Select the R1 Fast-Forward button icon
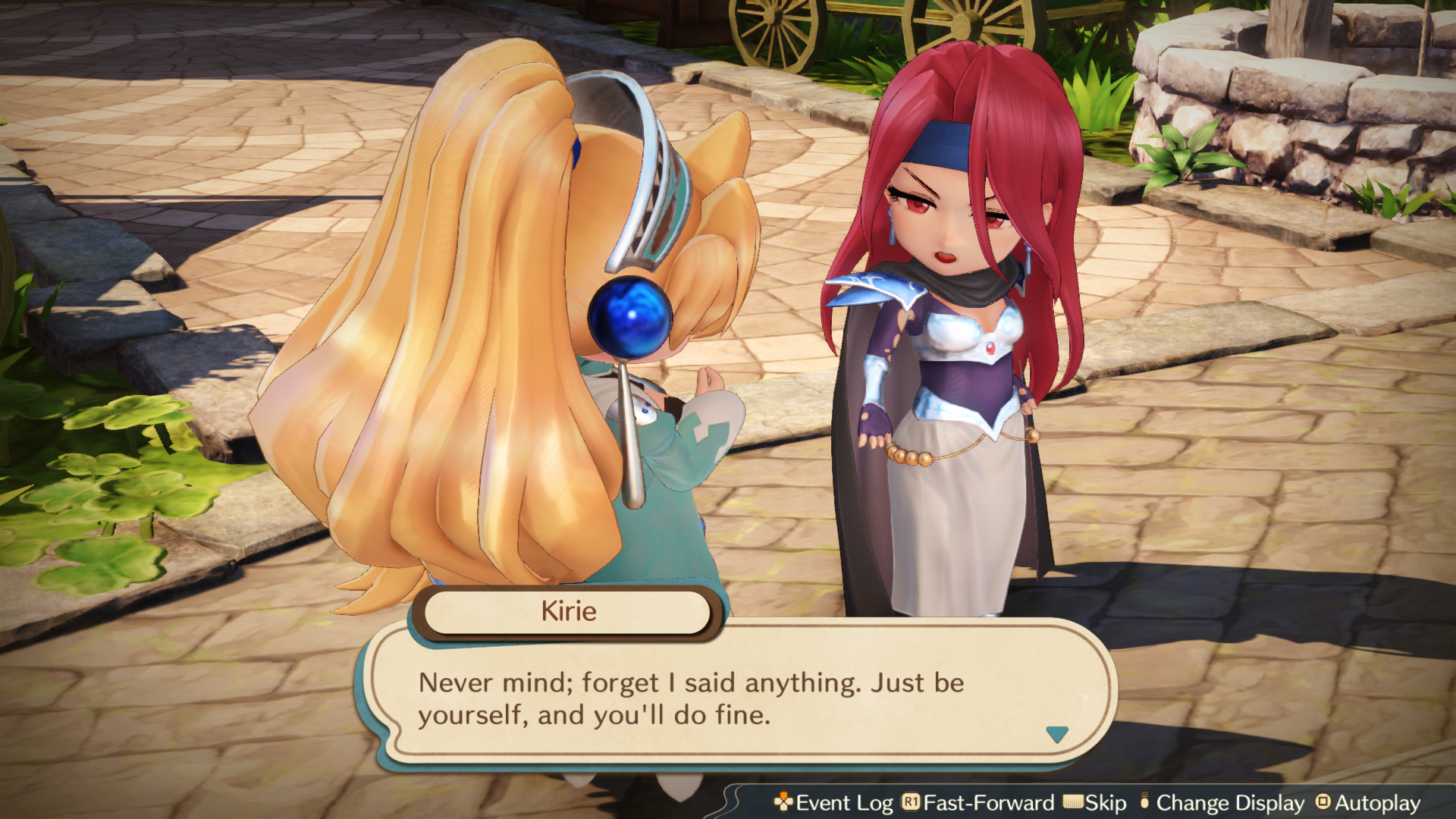This screenshot has height=819, width=1456. click(912, 803)
